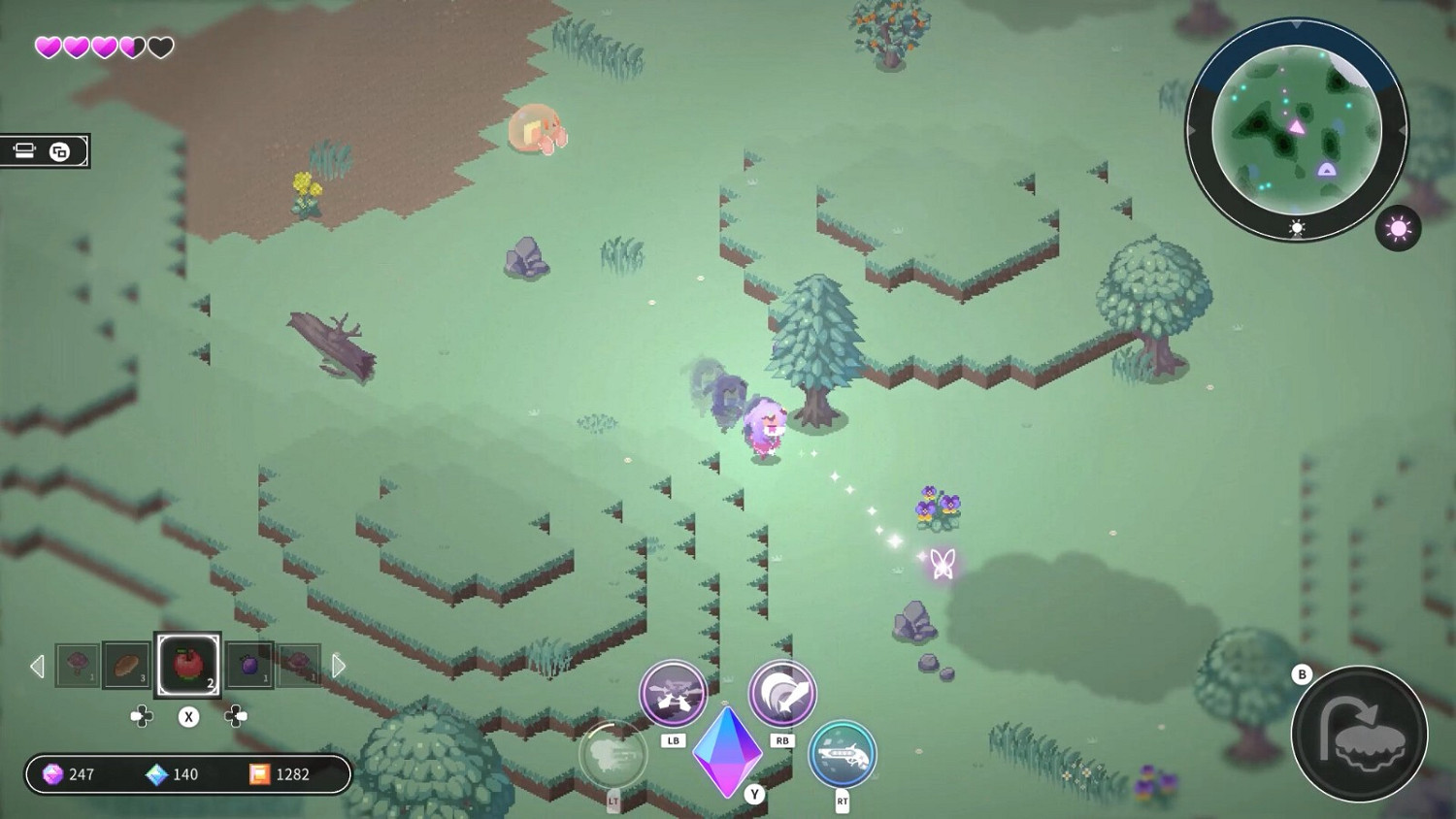Click the white lamp icon below the minimap
Screen dimensions: 1456x819
(1295, 226)
